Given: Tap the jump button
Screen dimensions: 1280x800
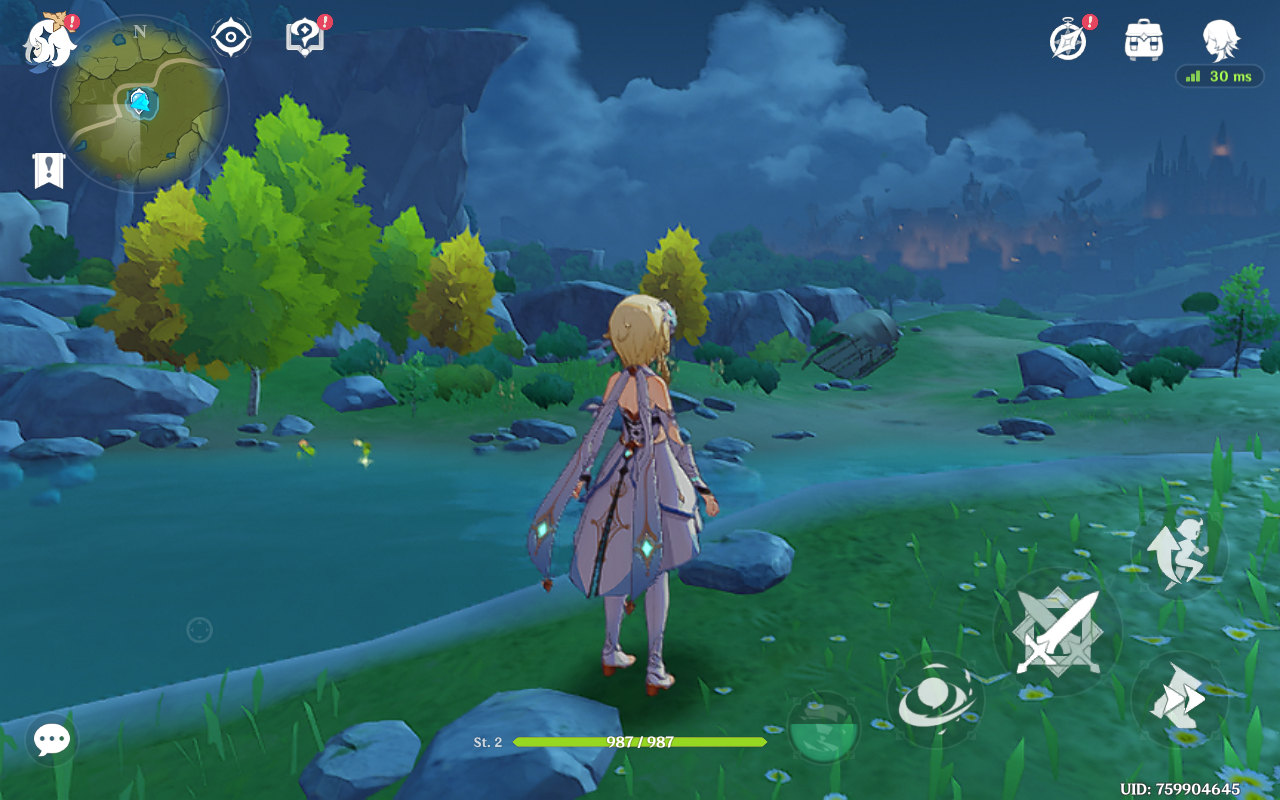Looking at the screenshot, I should coord(1179,552).
